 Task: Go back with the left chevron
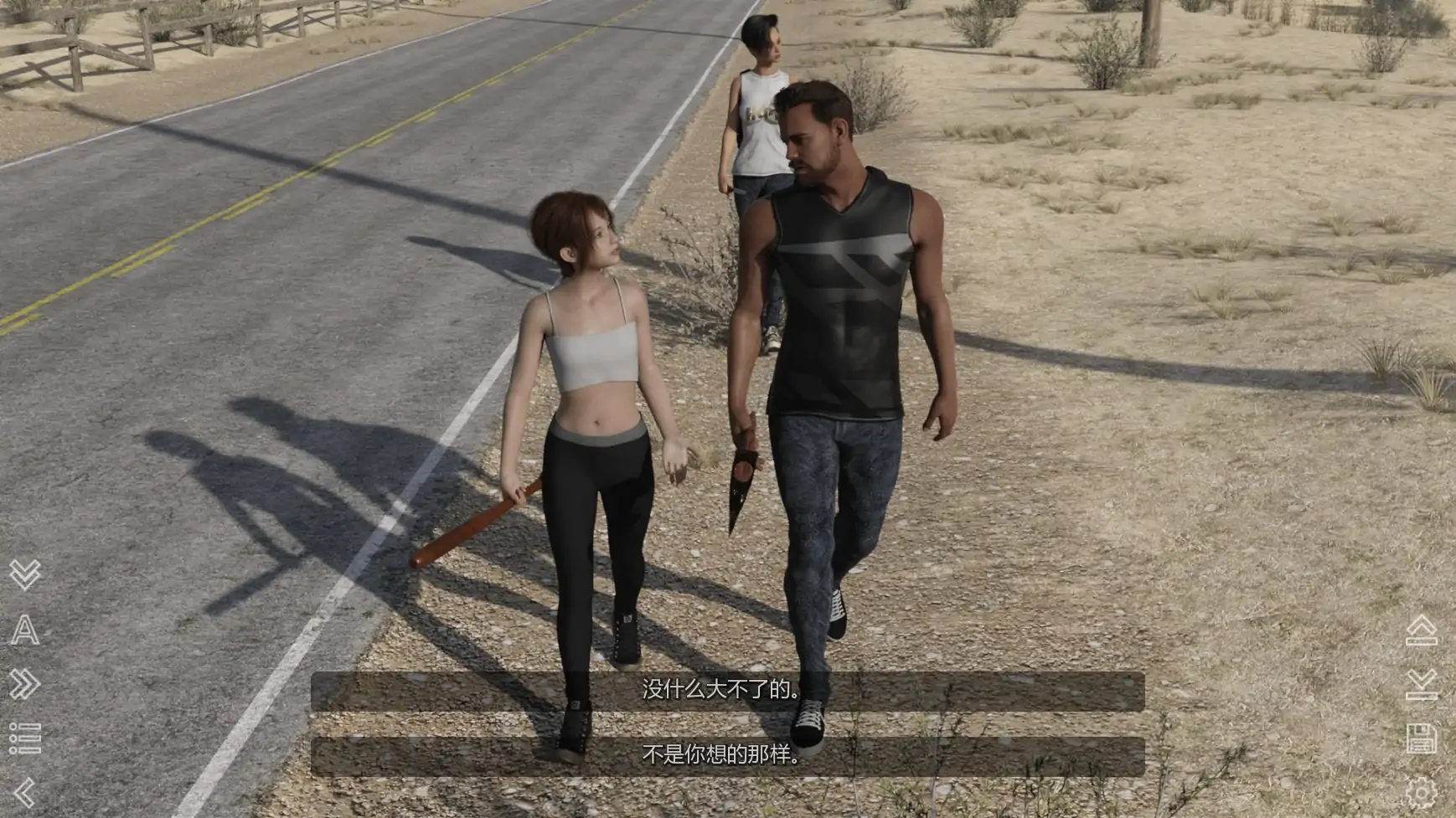[x=25, y=792]
